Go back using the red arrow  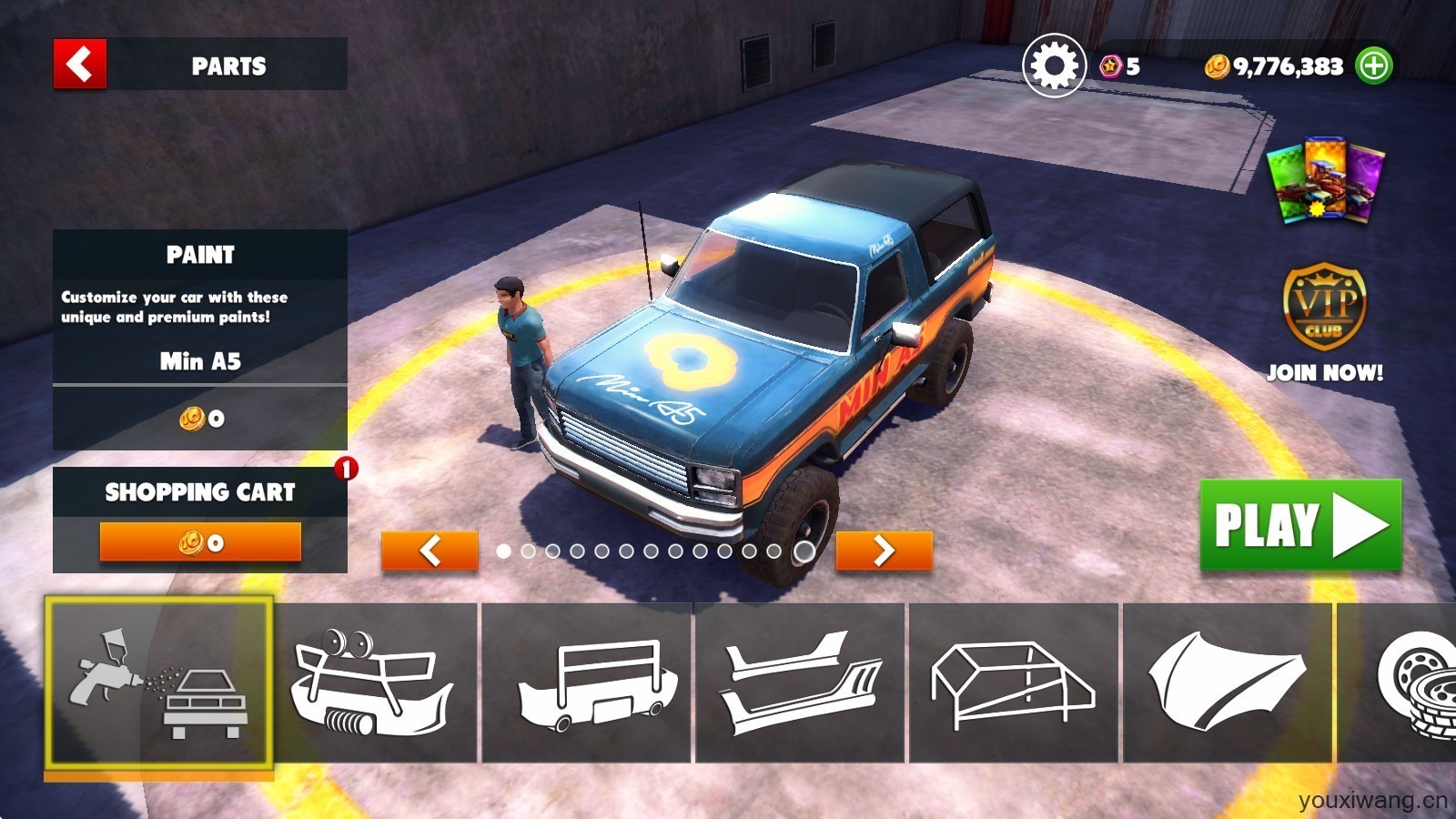pos(78,65)
